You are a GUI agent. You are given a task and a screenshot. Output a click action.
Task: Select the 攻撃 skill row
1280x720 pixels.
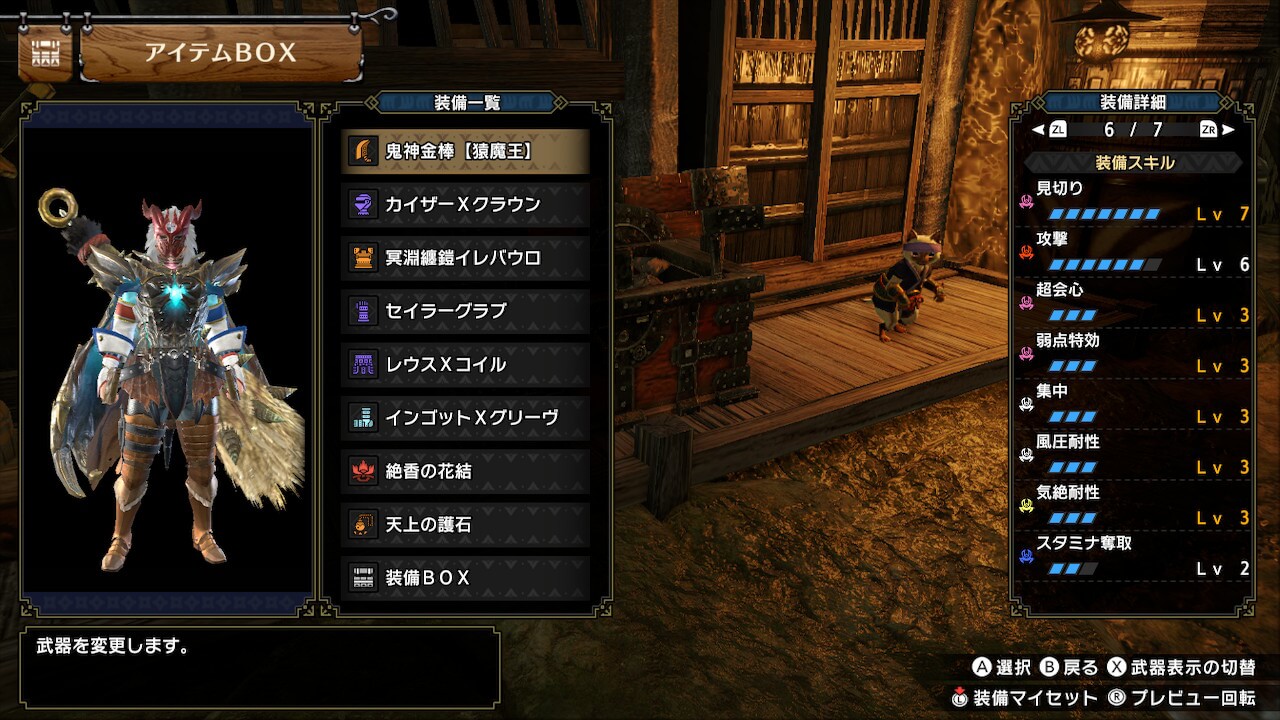click(1134, 252)
